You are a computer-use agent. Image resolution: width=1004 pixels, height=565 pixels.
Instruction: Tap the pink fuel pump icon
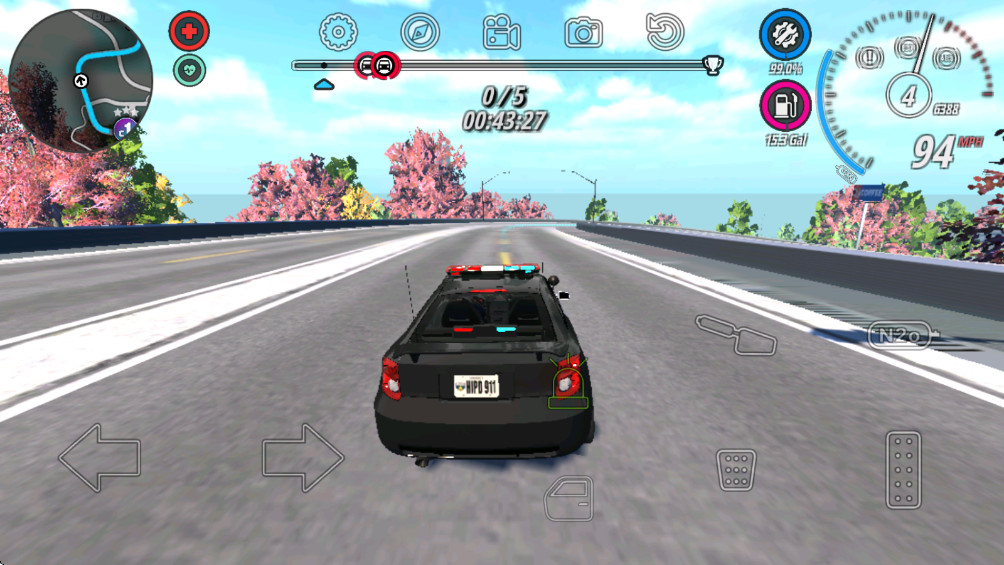[785, 104]
